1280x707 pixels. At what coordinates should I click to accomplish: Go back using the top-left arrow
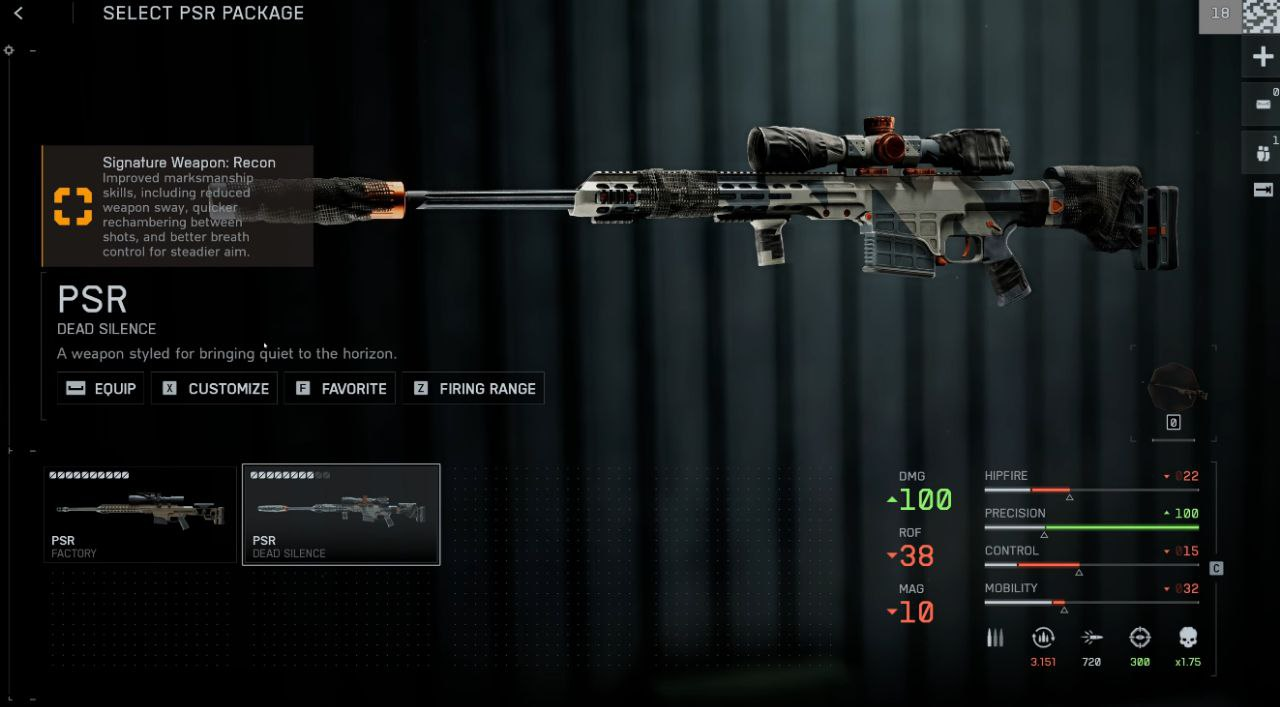[19, 13]
